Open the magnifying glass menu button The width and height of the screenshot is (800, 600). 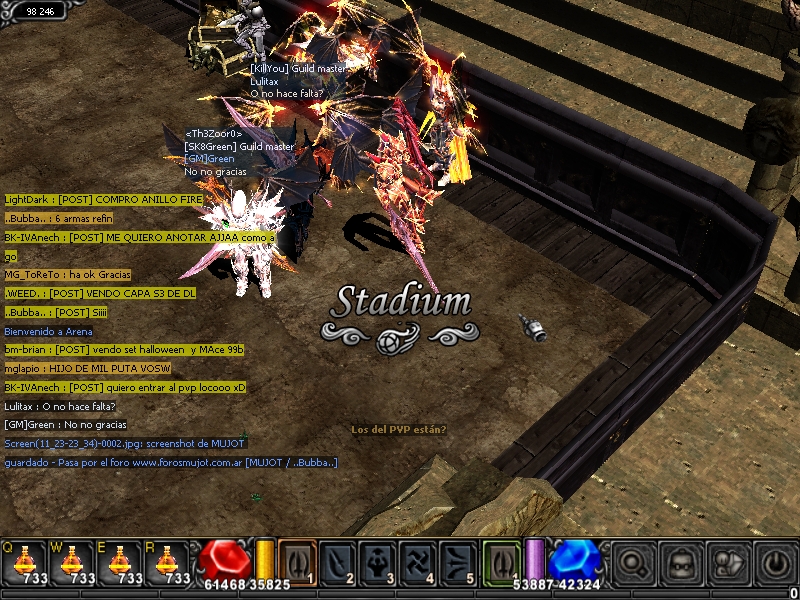point(633,563)
